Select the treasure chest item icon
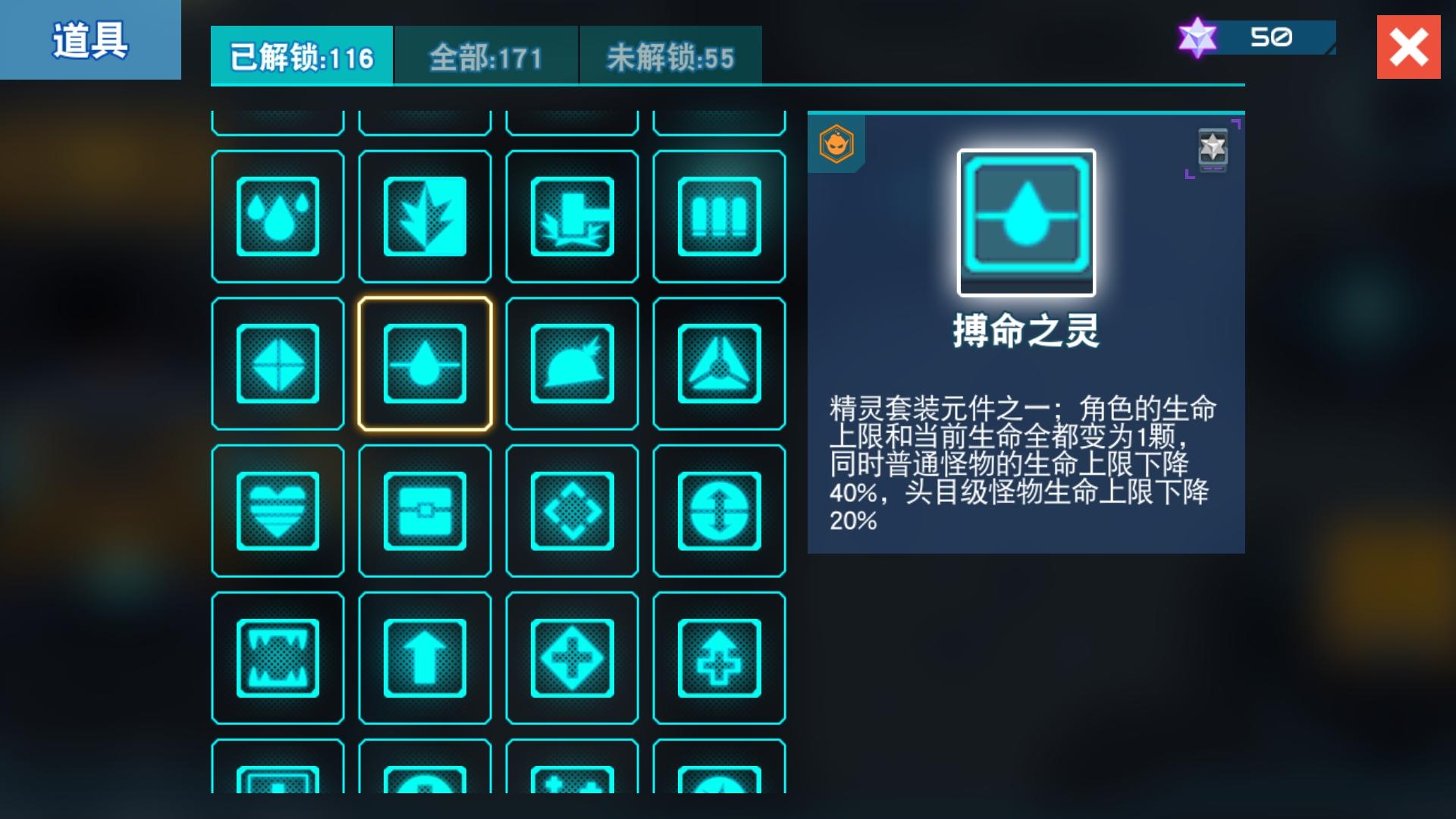 coord(425,510)
